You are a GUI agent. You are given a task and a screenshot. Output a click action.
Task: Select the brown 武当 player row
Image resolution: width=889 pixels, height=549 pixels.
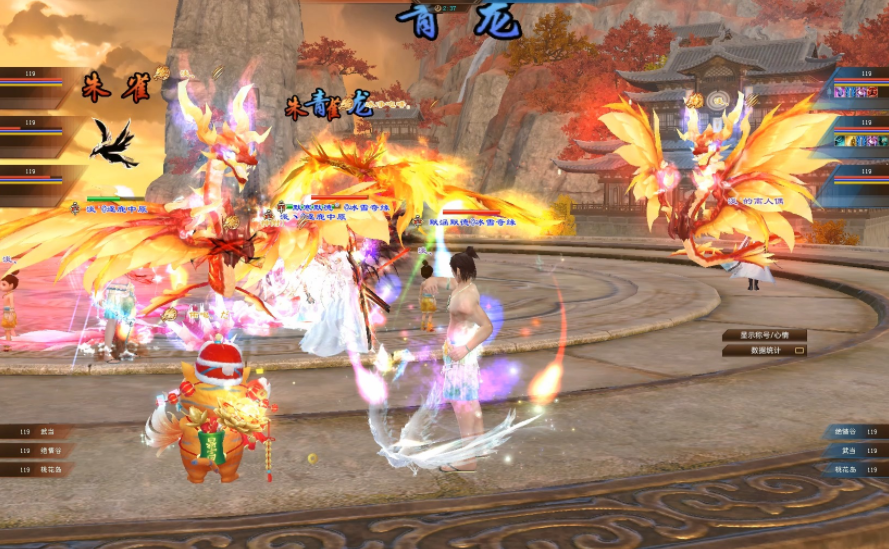[38, 432]
